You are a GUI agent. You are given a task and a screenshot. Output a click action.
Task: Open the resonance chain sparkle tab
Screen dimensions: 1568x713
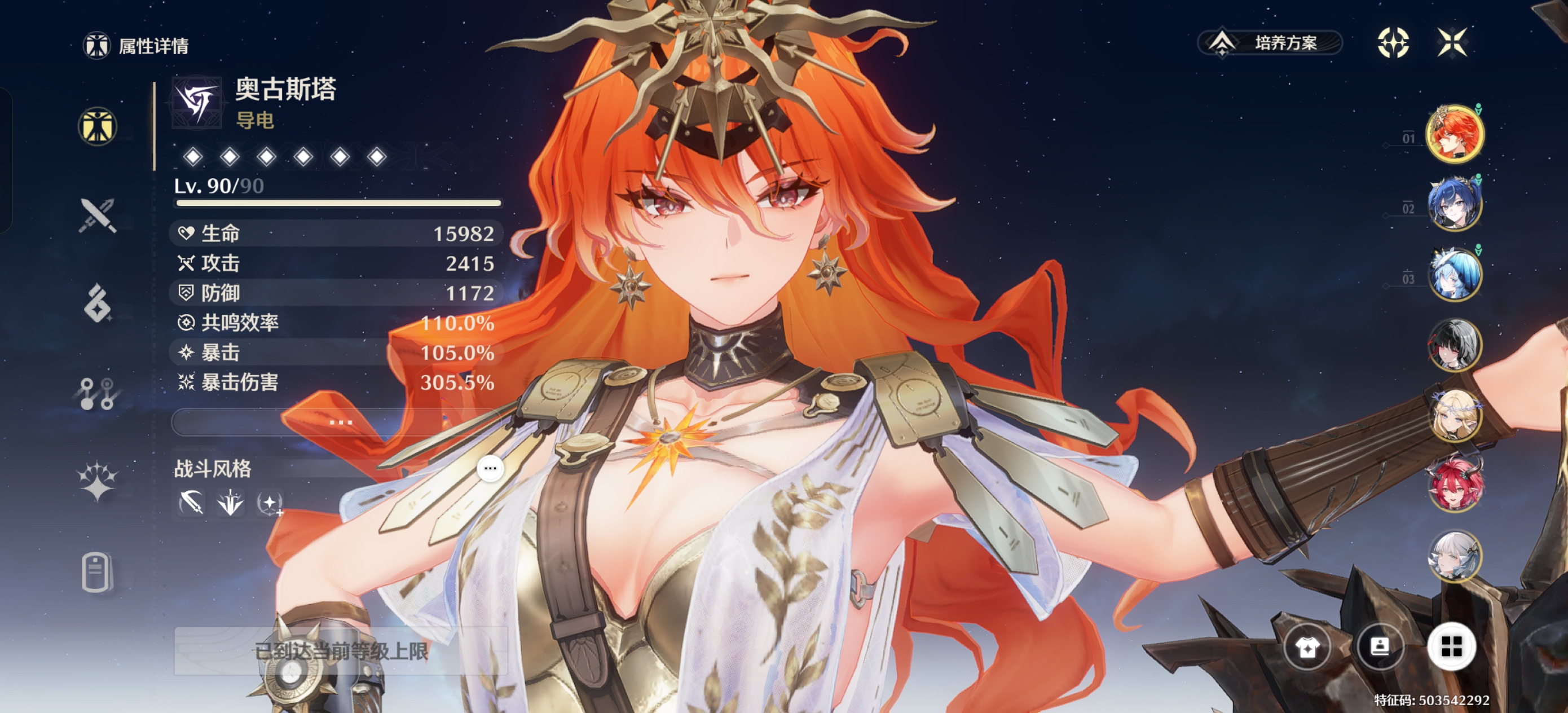tap(98, 482)
